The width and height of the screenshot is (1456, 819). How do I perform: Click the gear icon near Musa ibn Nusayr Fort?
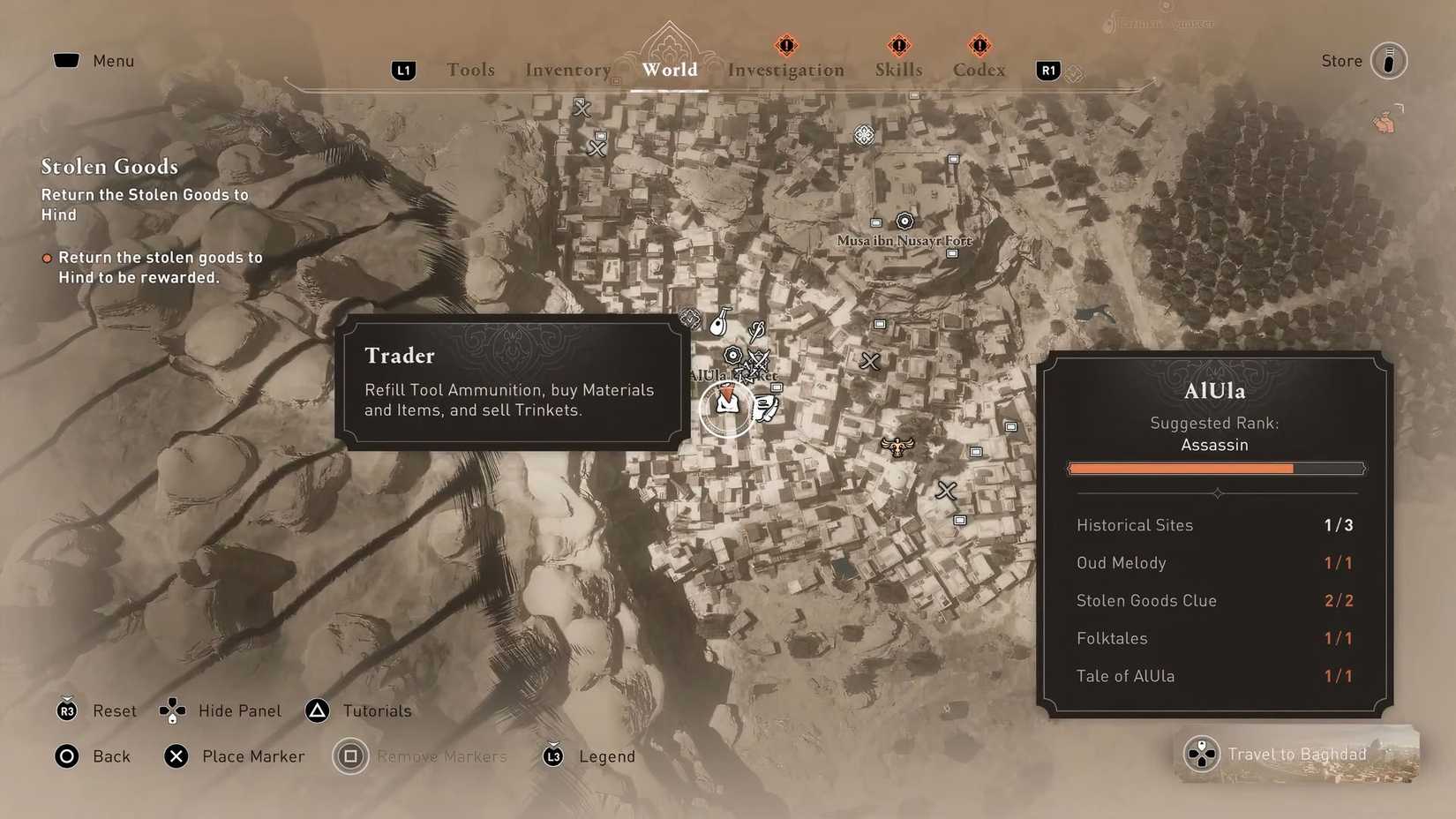[904, 222]
